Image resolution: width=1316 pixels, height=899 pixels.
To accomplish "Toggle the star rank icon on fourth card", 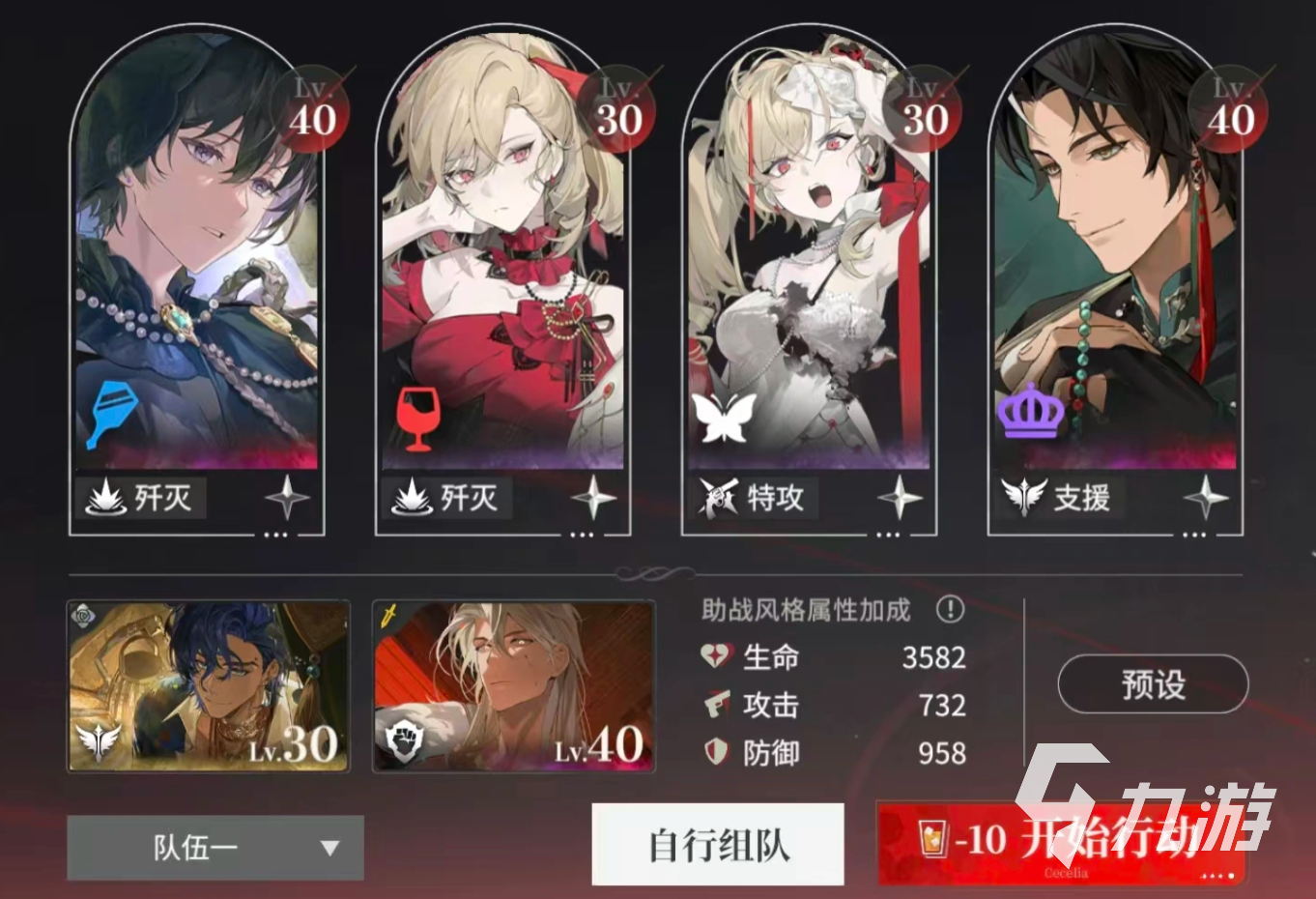I will (1205, 497).
